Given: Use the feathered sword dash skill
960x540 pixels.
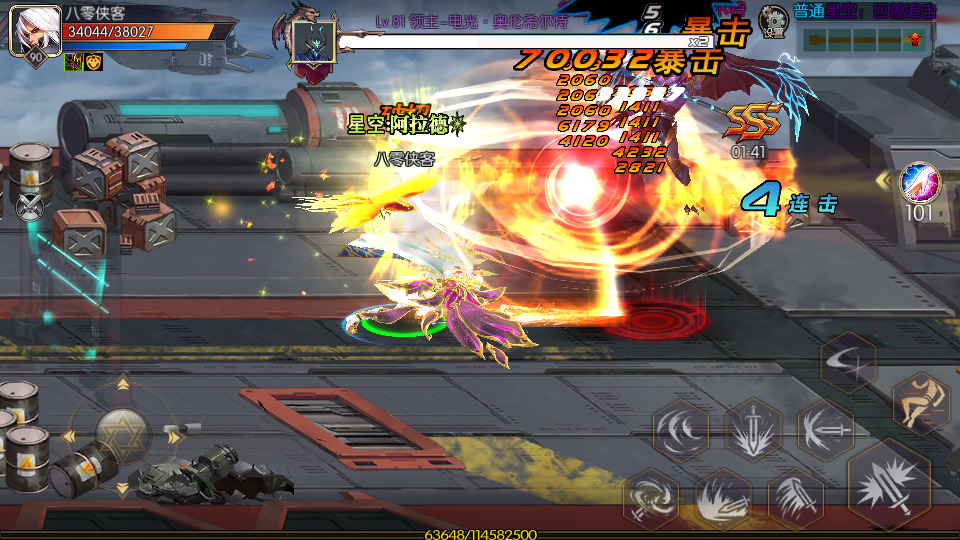Looking at the screenshot, I should pyautogui.click(x=796, y=498).
